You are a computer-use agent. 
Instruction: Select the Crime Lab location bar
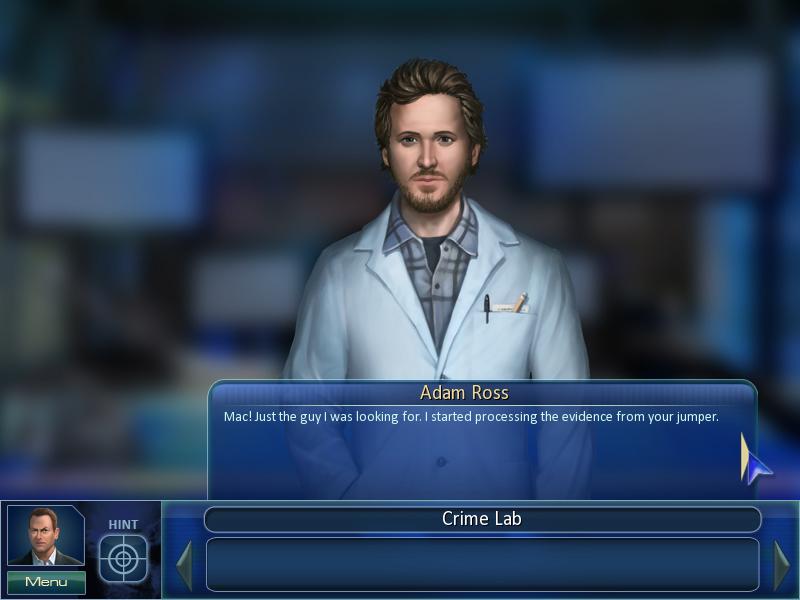pyautogui.click(x=482, y=519)
